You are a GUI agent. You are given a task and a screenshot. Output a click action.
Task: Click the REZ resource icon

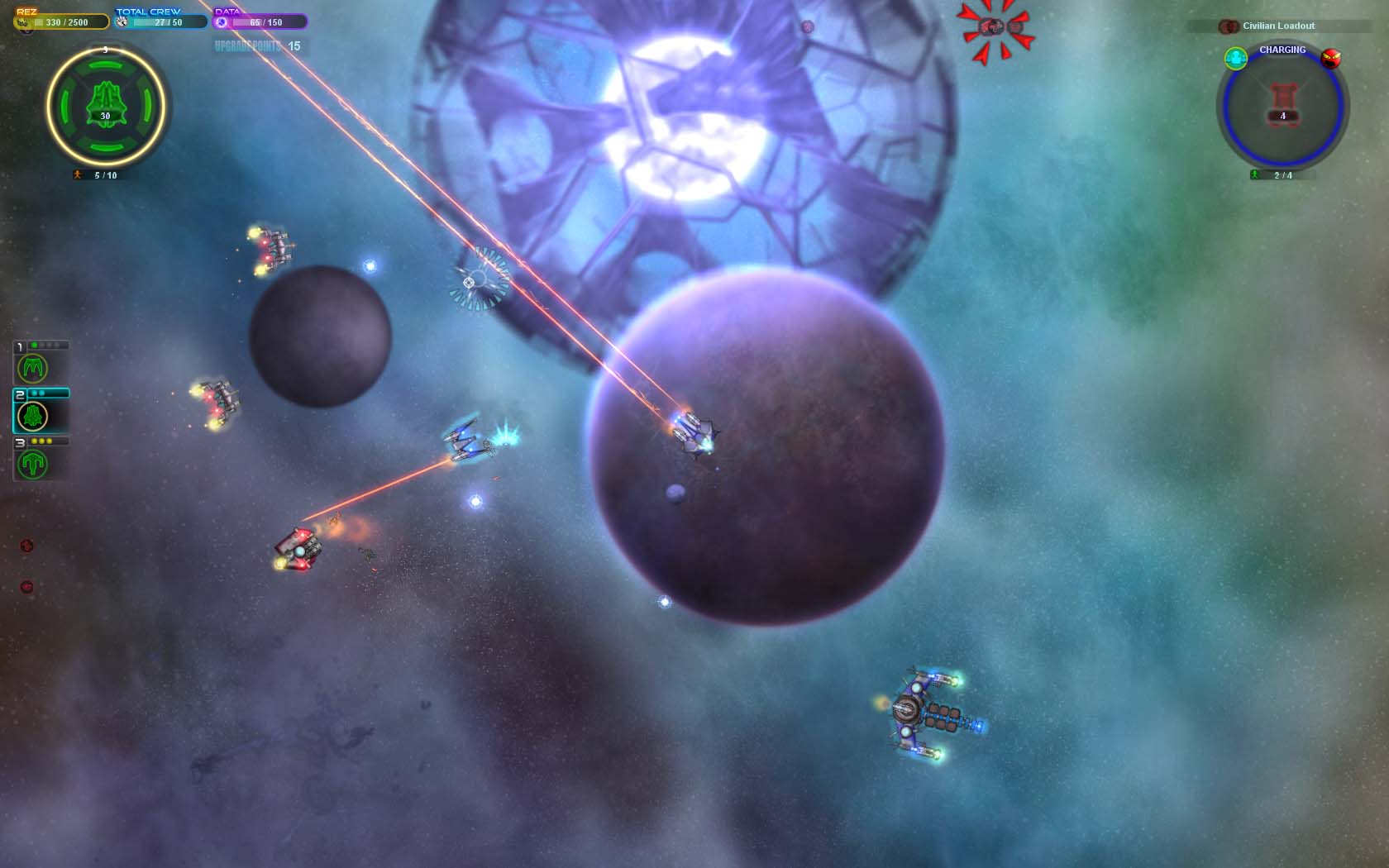[x=21, y=22]
